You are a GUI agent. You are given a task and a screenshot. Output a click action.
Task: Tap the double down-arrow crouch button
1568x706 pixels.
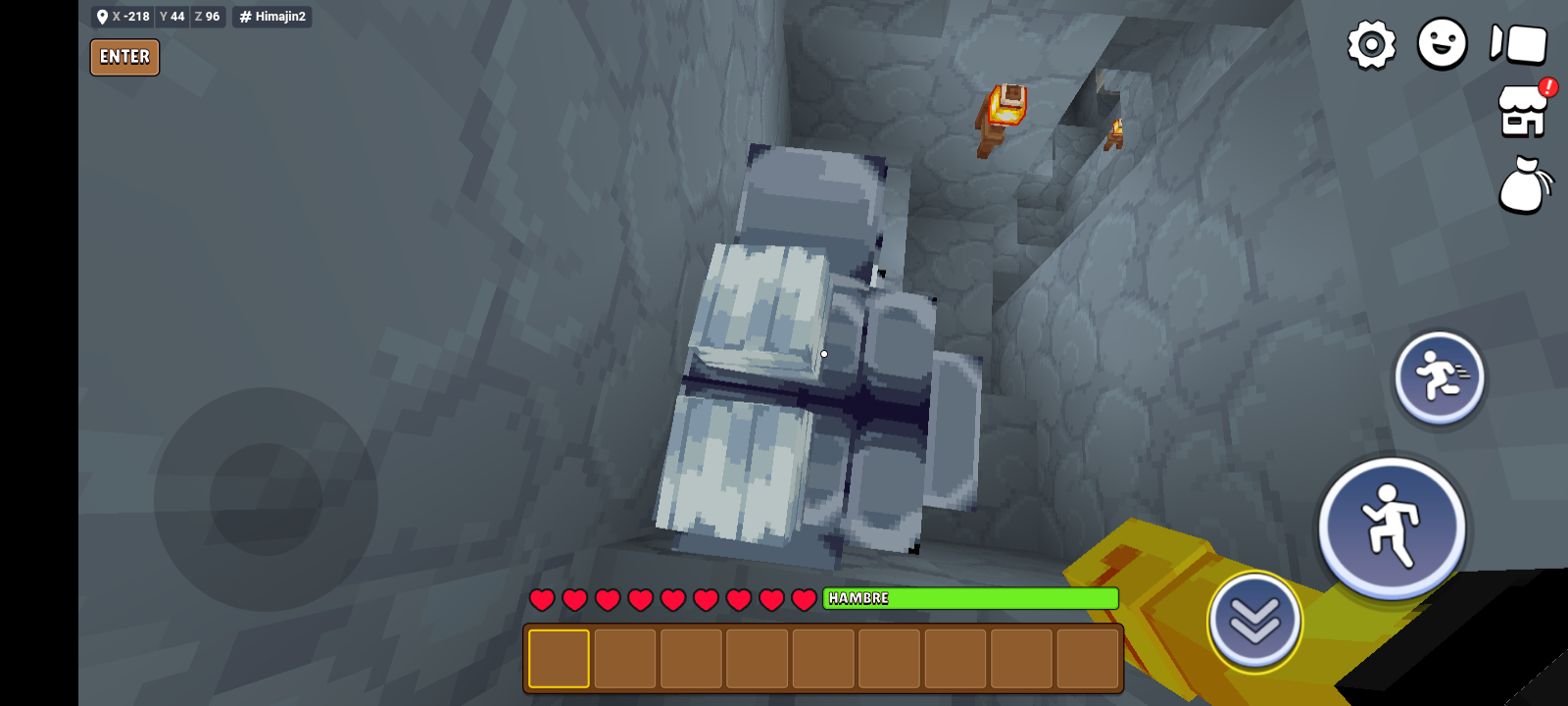(x=1254, y=621)
